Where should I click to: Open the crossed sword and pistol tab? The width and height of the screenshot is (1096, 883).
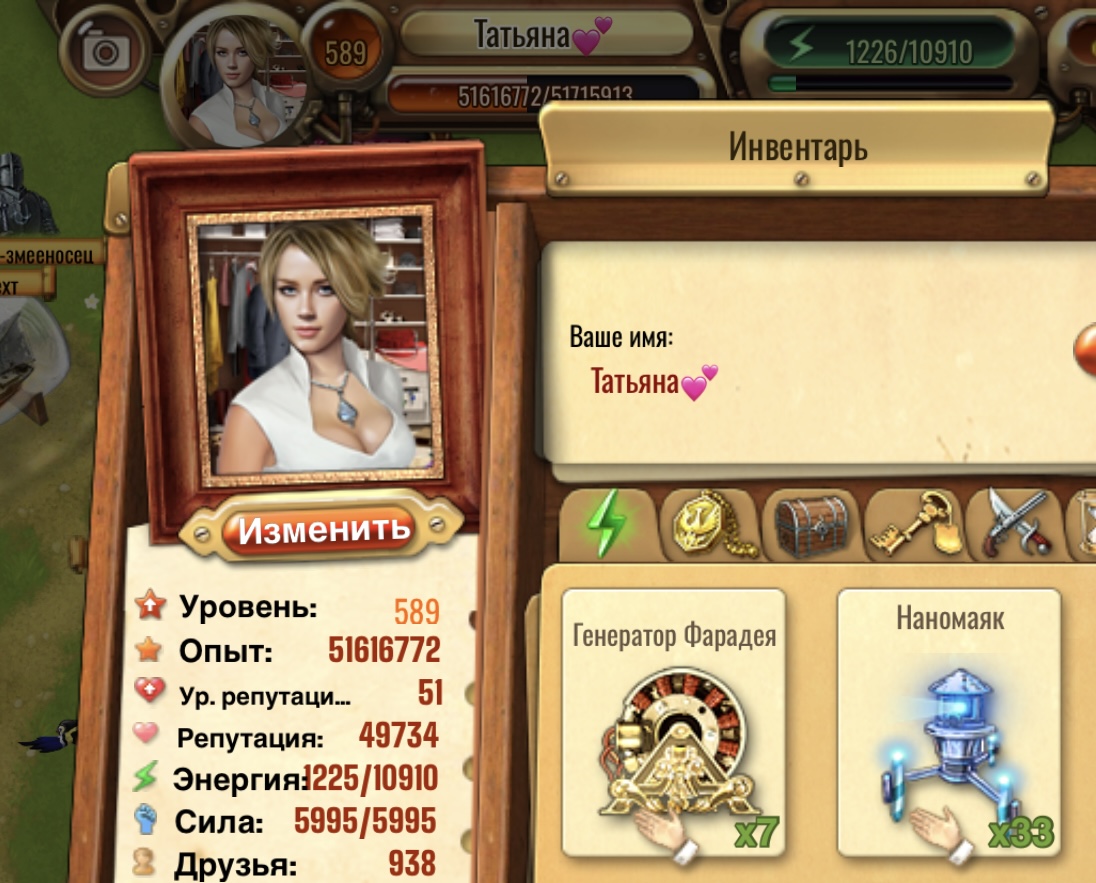click(1014, 524)
